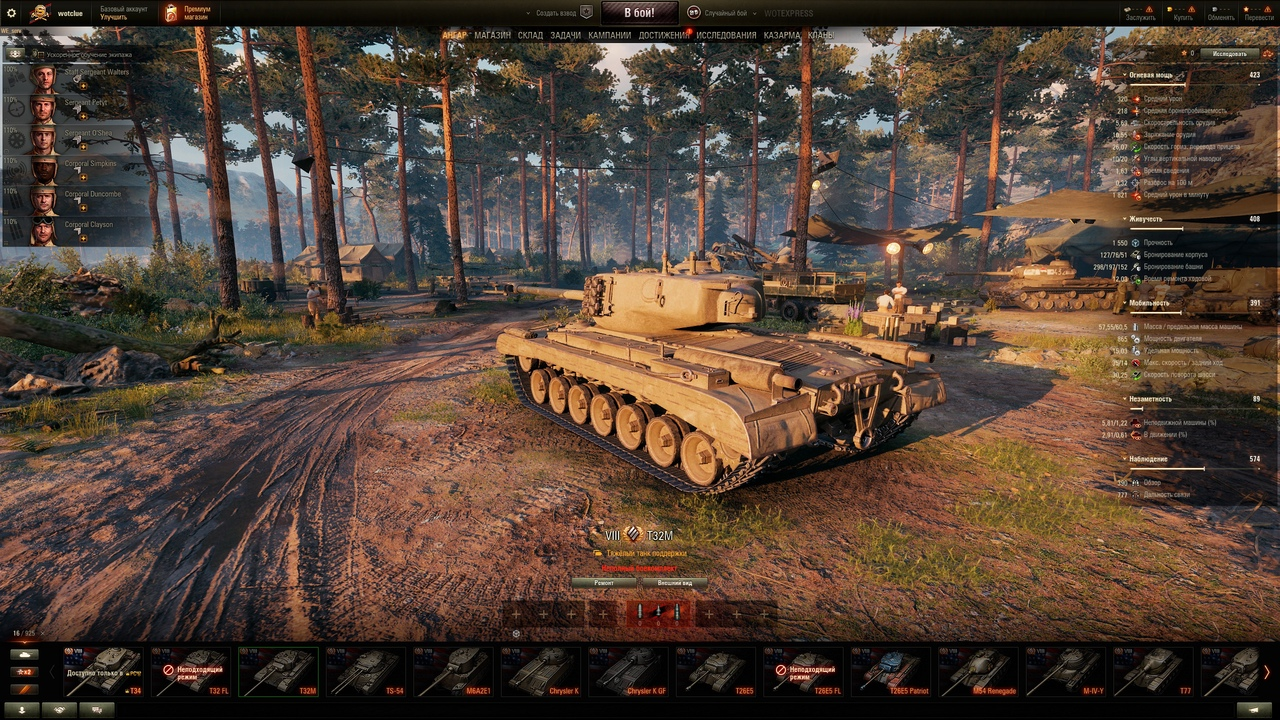Open the Премиум магазин
This screenshot has height=720, width=1280.
point(188,13)
